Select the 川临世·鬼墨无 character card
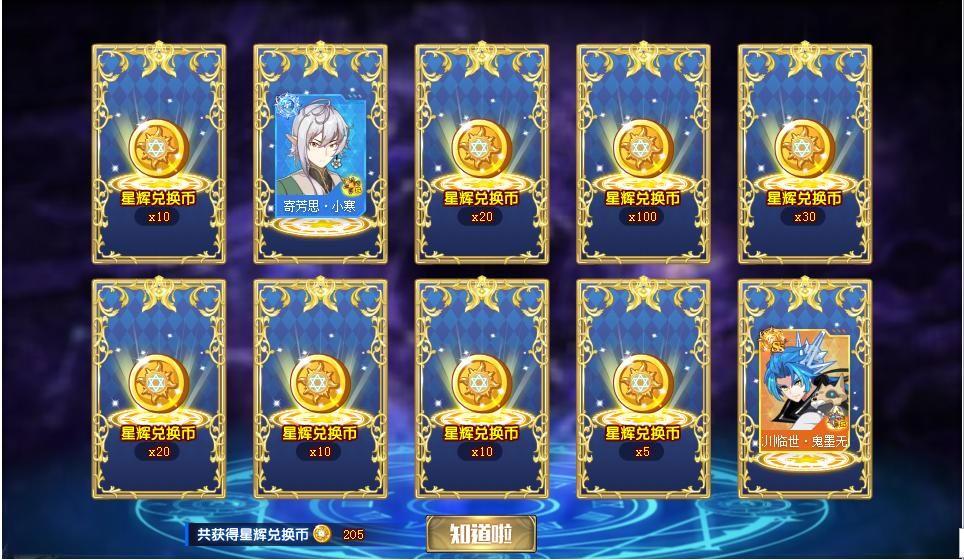 click(804, 389)
